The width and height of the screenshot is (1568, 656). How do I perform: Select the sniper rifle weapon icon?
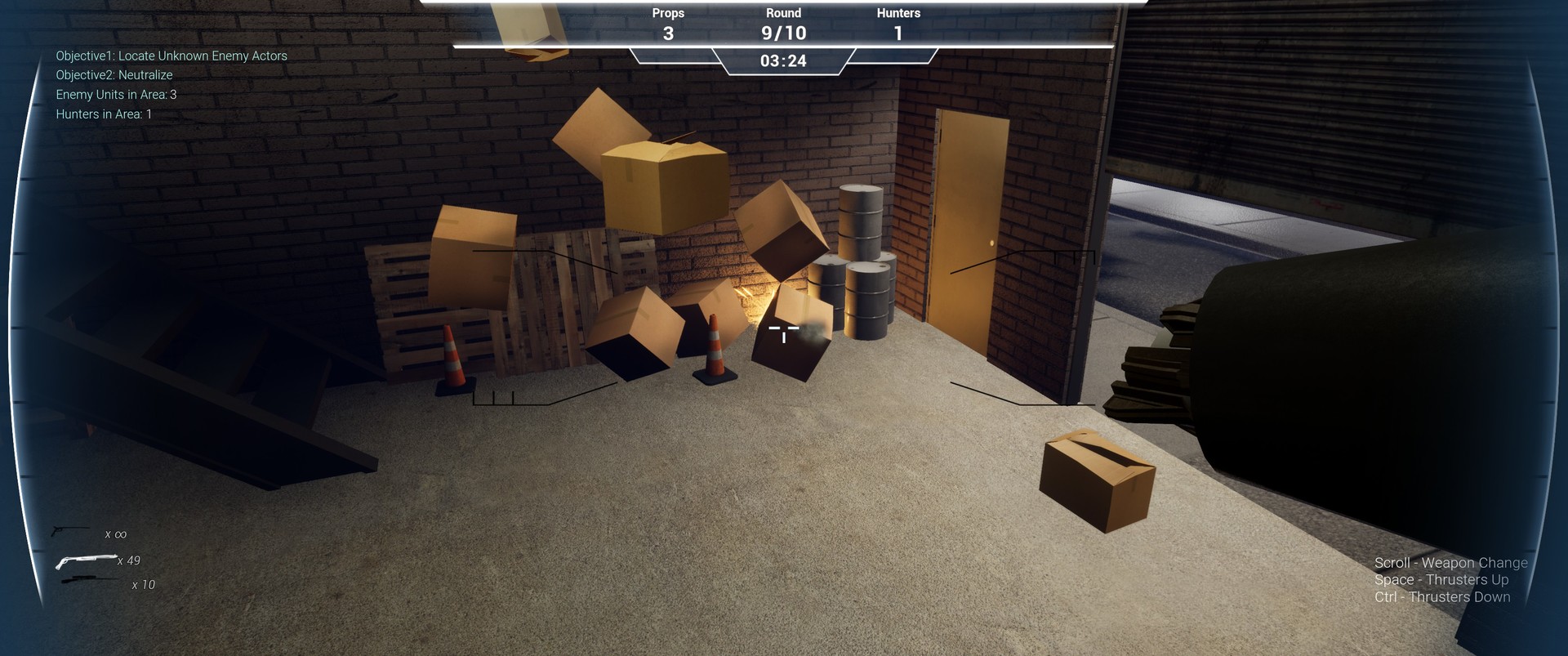(x=90, y=581)
